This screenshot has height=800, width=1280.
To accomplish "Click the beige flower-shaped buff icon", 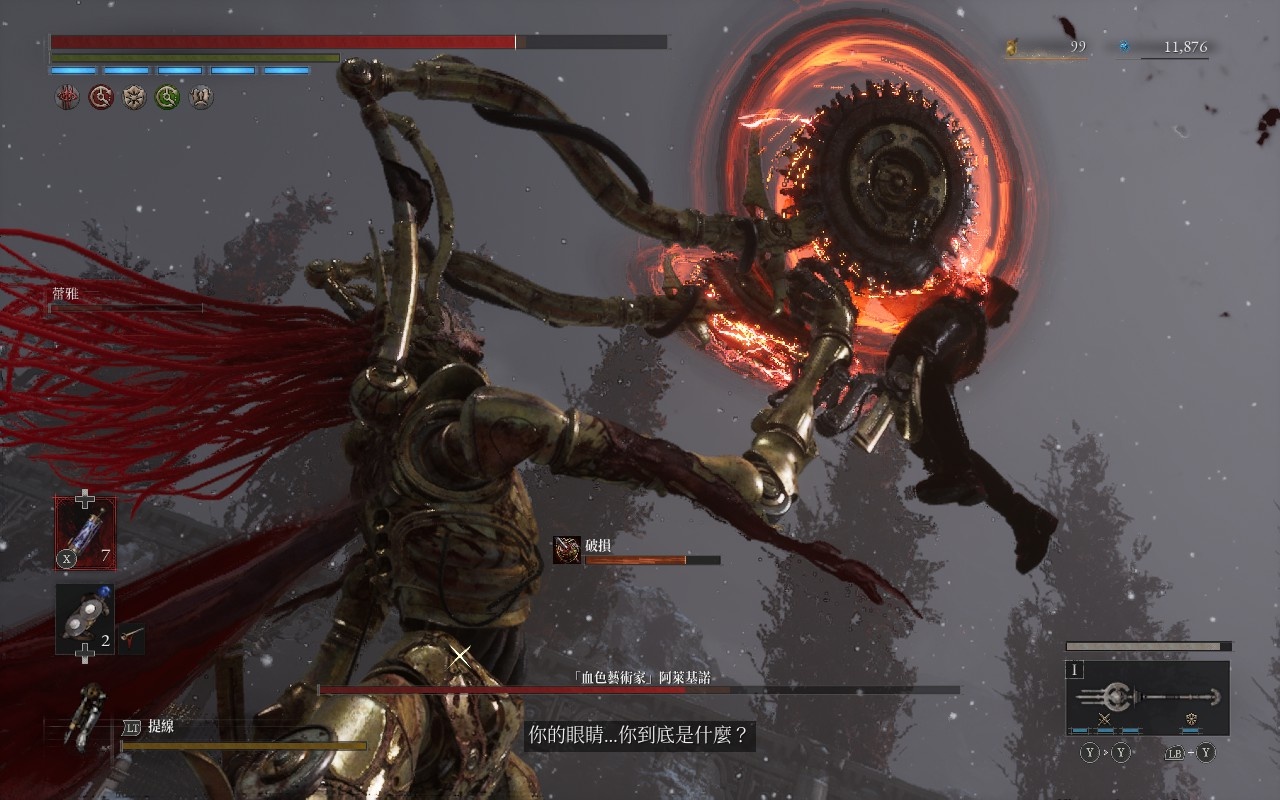I will [x=134, y=97].
